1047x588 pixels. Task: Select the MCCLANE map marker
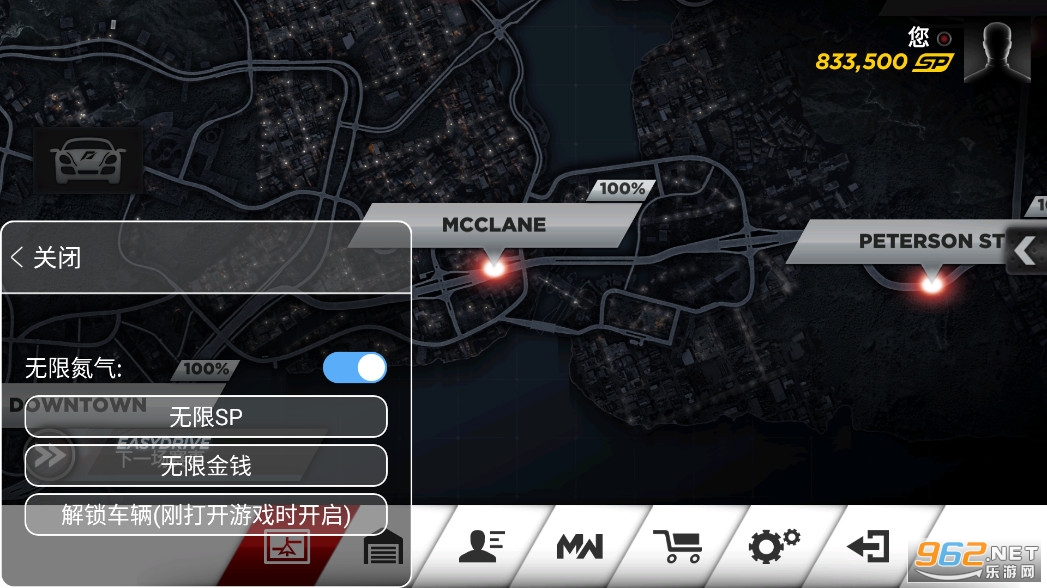pos(493,265)
